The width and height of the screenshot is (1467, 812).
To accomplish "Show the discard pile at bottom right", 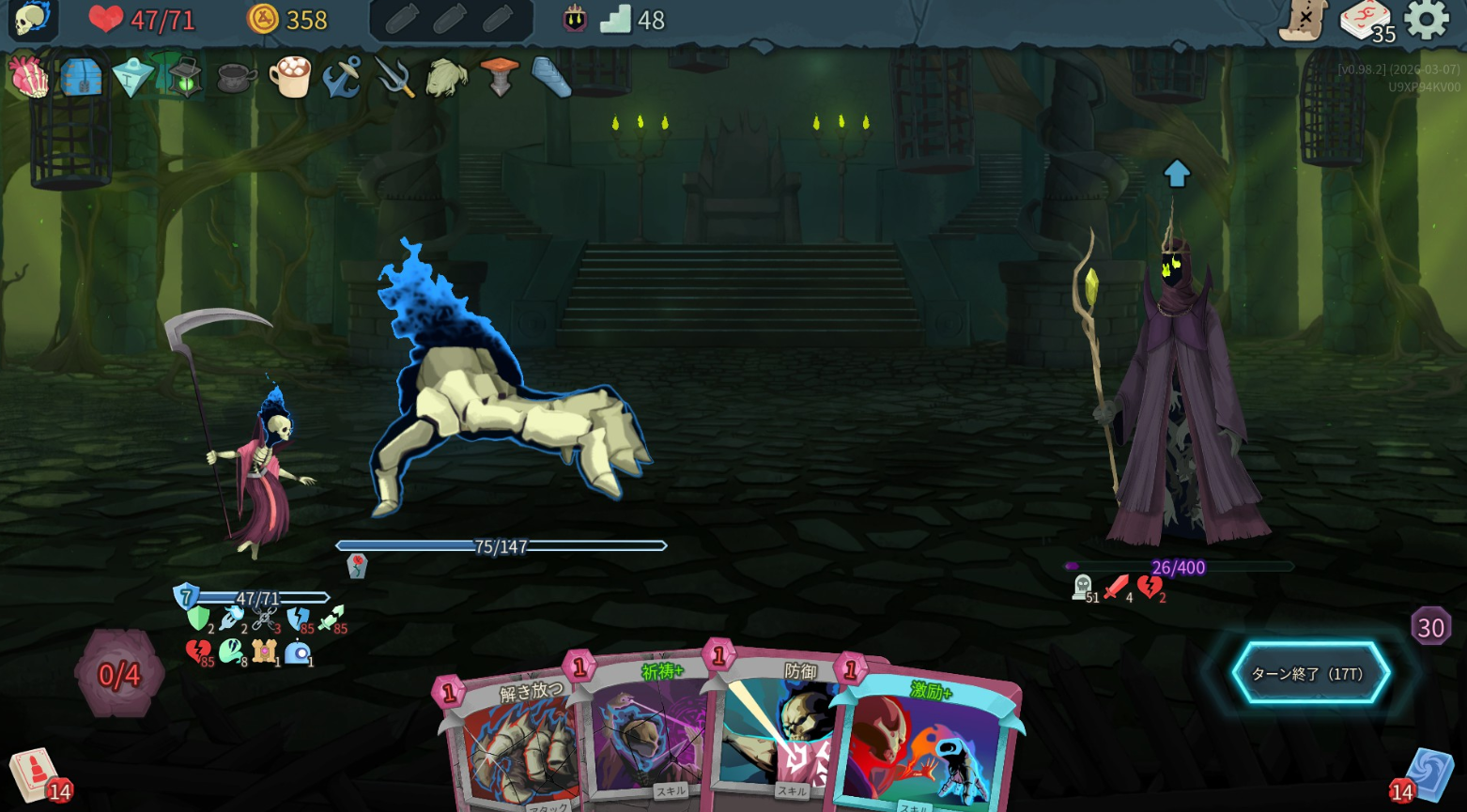I will [1429, 774].
